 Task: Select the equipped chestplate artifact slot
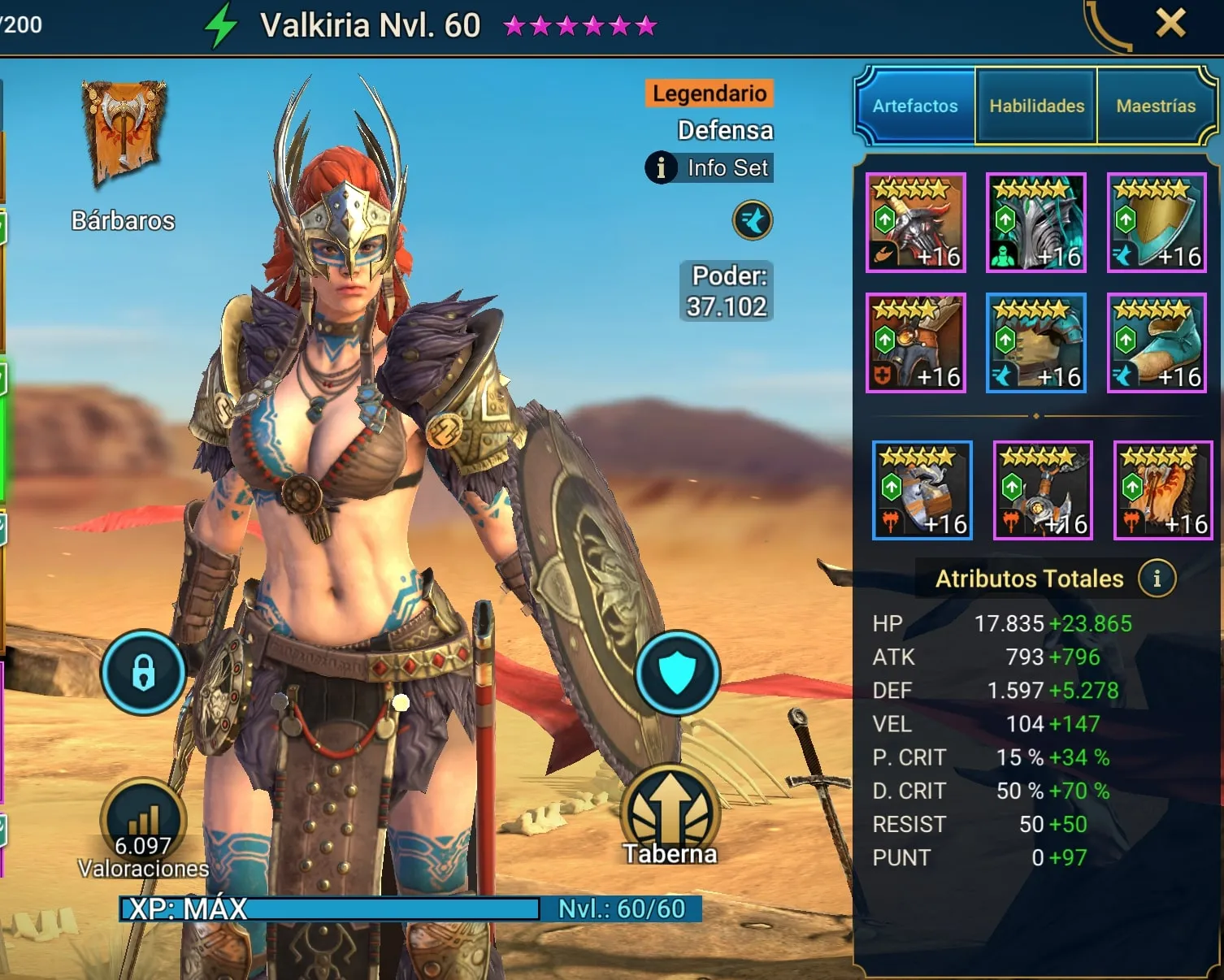(x=1036, y=343)
